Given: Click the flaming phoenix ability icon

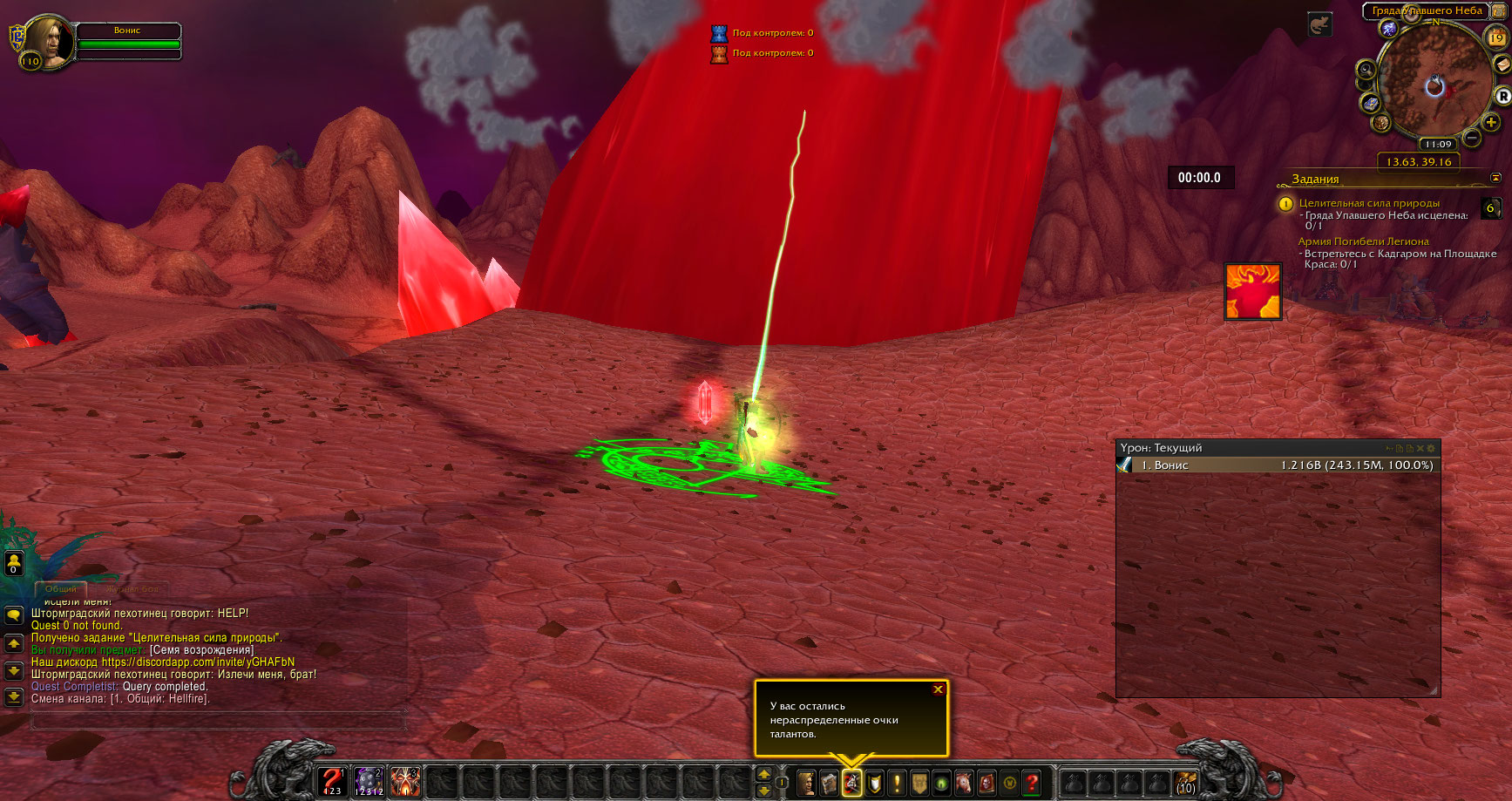Looking at the screenshot, I should [1252, 292].
